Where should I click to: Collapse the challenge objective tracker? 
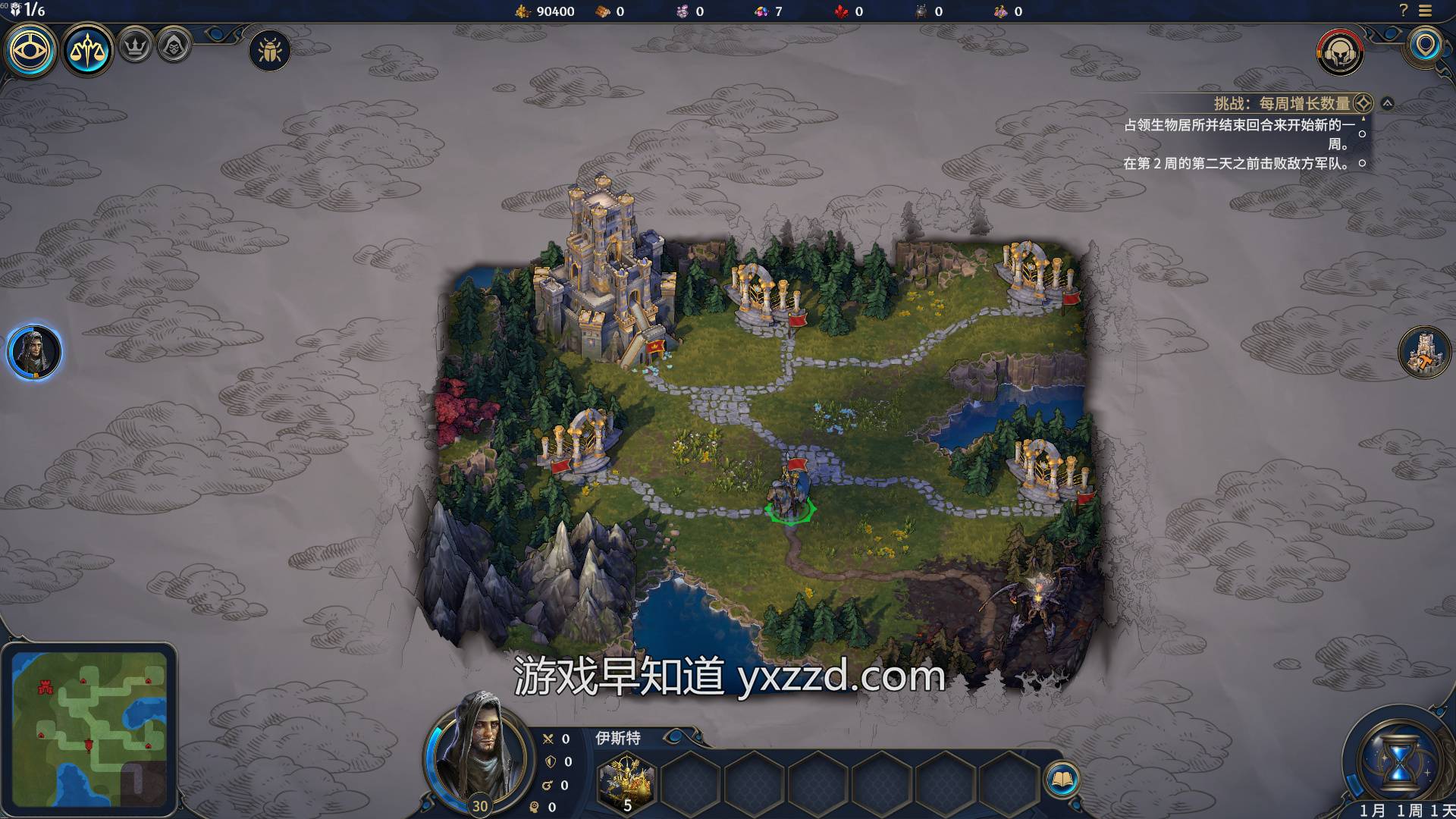pyautogui.click(x=1387, y=103)
